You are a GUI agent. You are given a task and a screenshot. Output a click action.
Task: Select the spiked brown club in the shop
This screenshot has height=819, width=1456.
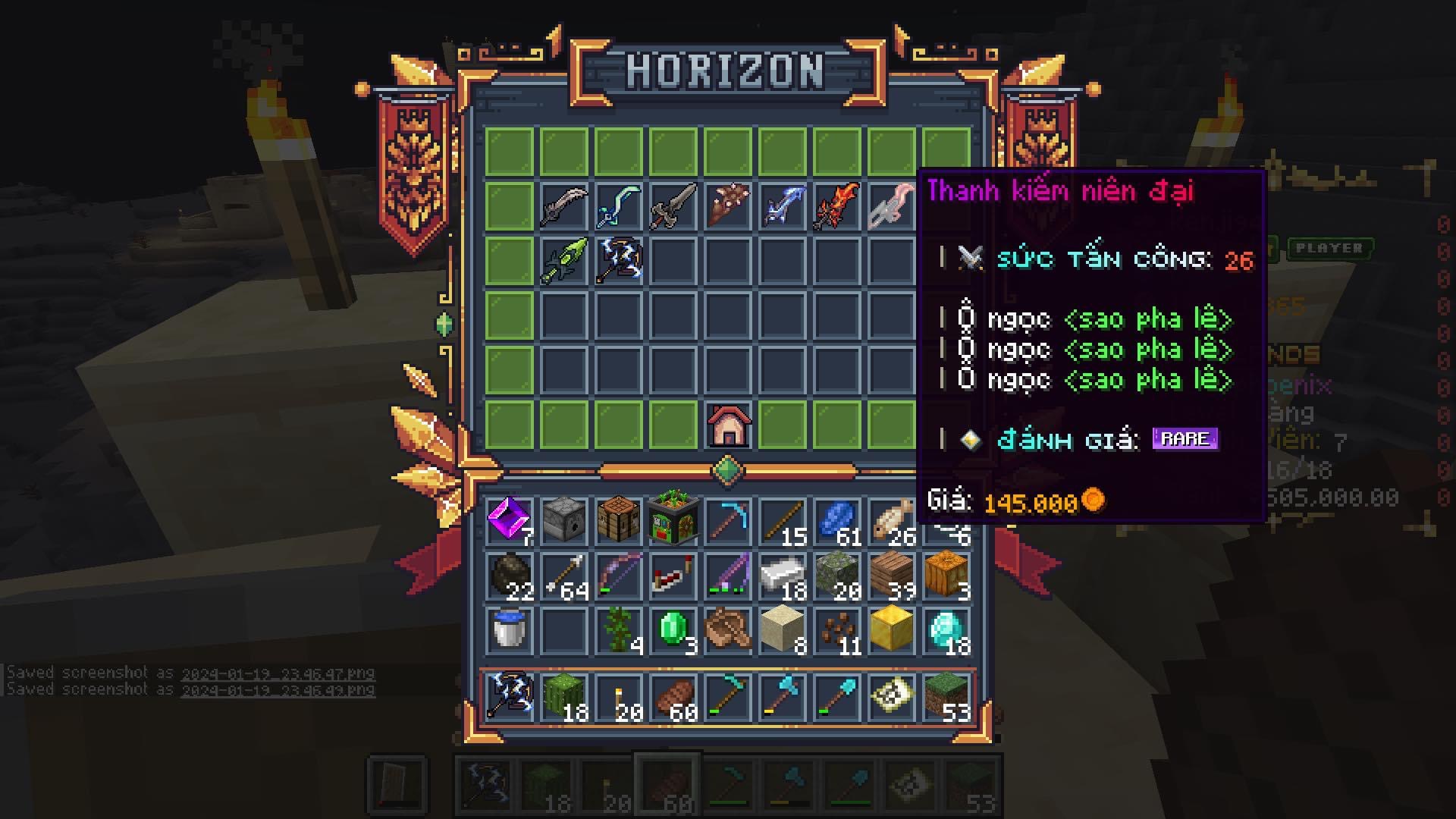728,206
